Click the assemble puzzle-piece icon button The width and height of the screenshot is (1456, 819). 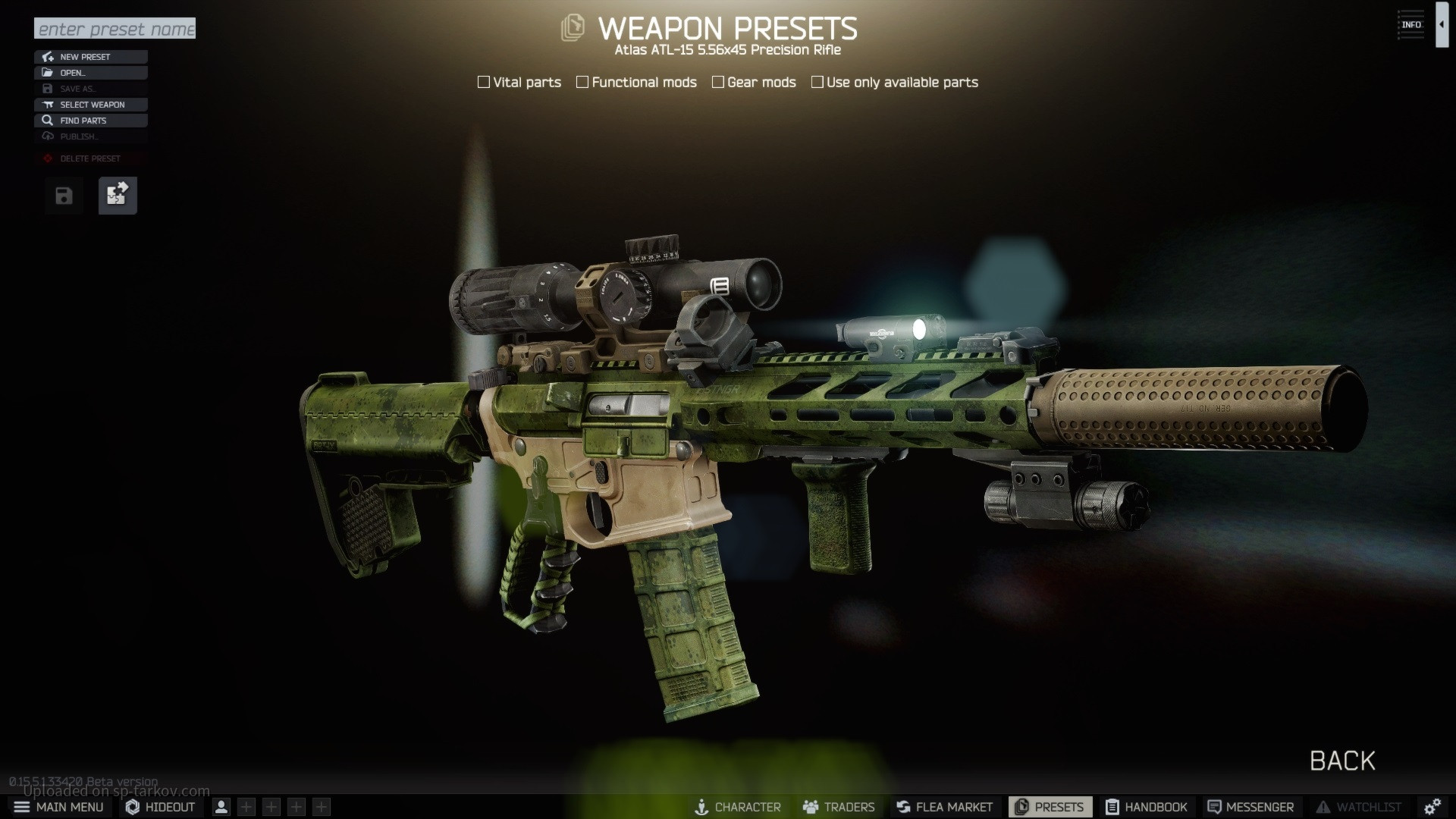tap(118, 196)
